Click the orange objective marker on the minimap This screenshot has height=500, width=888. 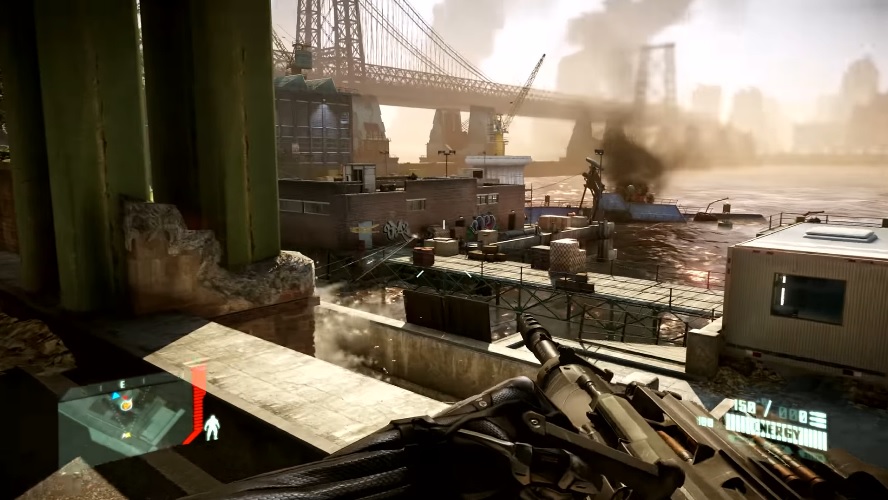126,405
